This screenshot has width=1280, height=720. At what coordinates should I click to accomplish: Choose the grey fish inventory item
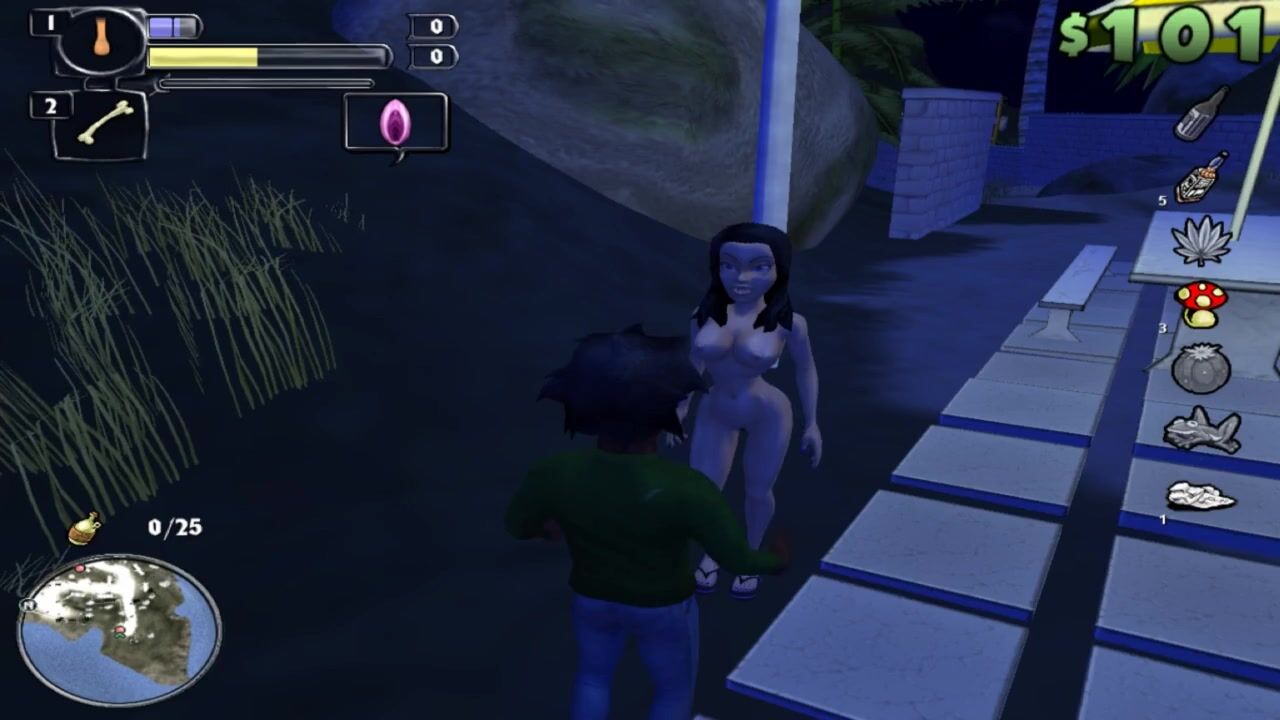click(1202, 431)
